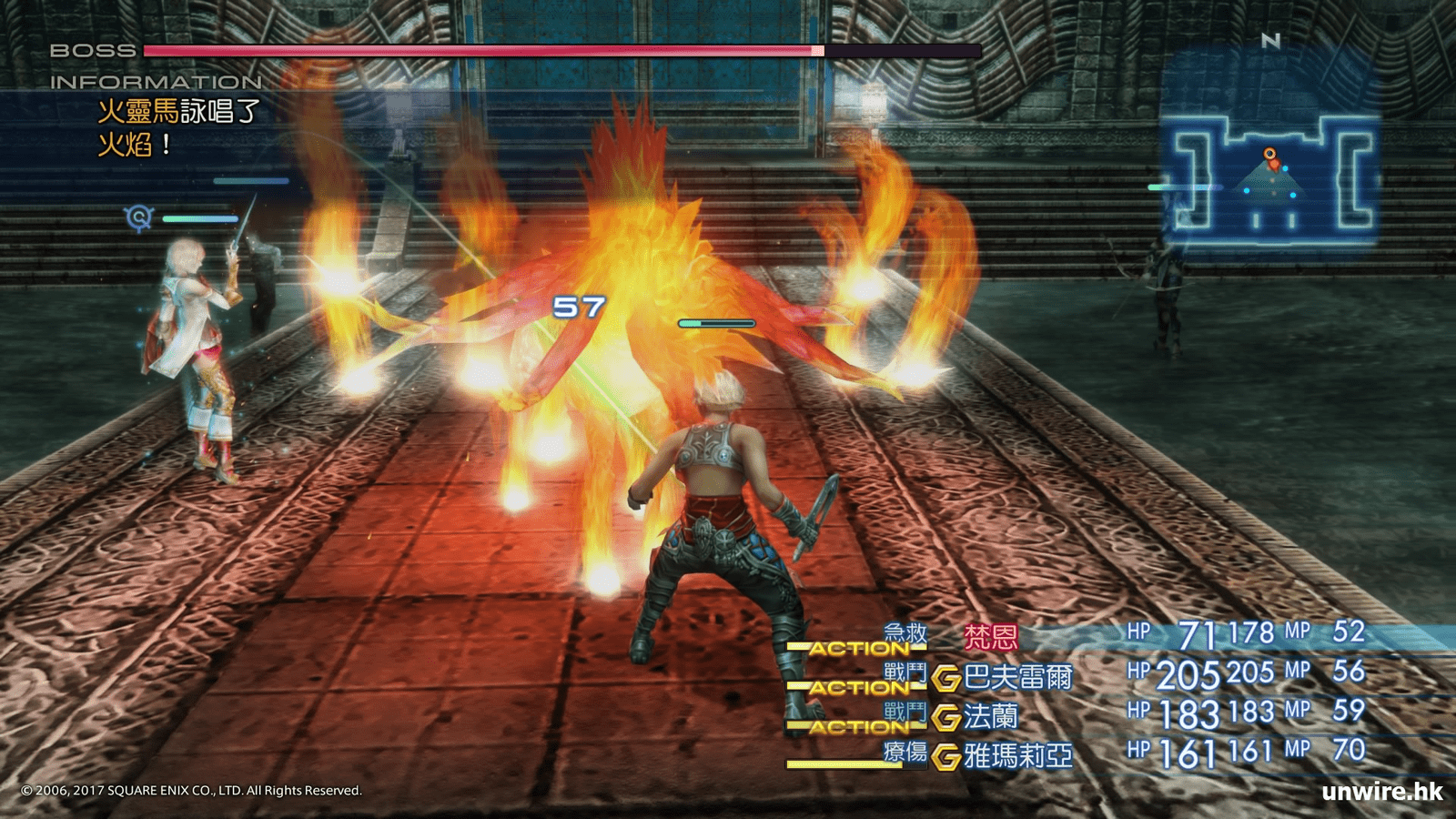Screen dimensions: 1456x819
Task: Pick party member 雅瑪莉亞
Action: click(x=1017, y=755)
